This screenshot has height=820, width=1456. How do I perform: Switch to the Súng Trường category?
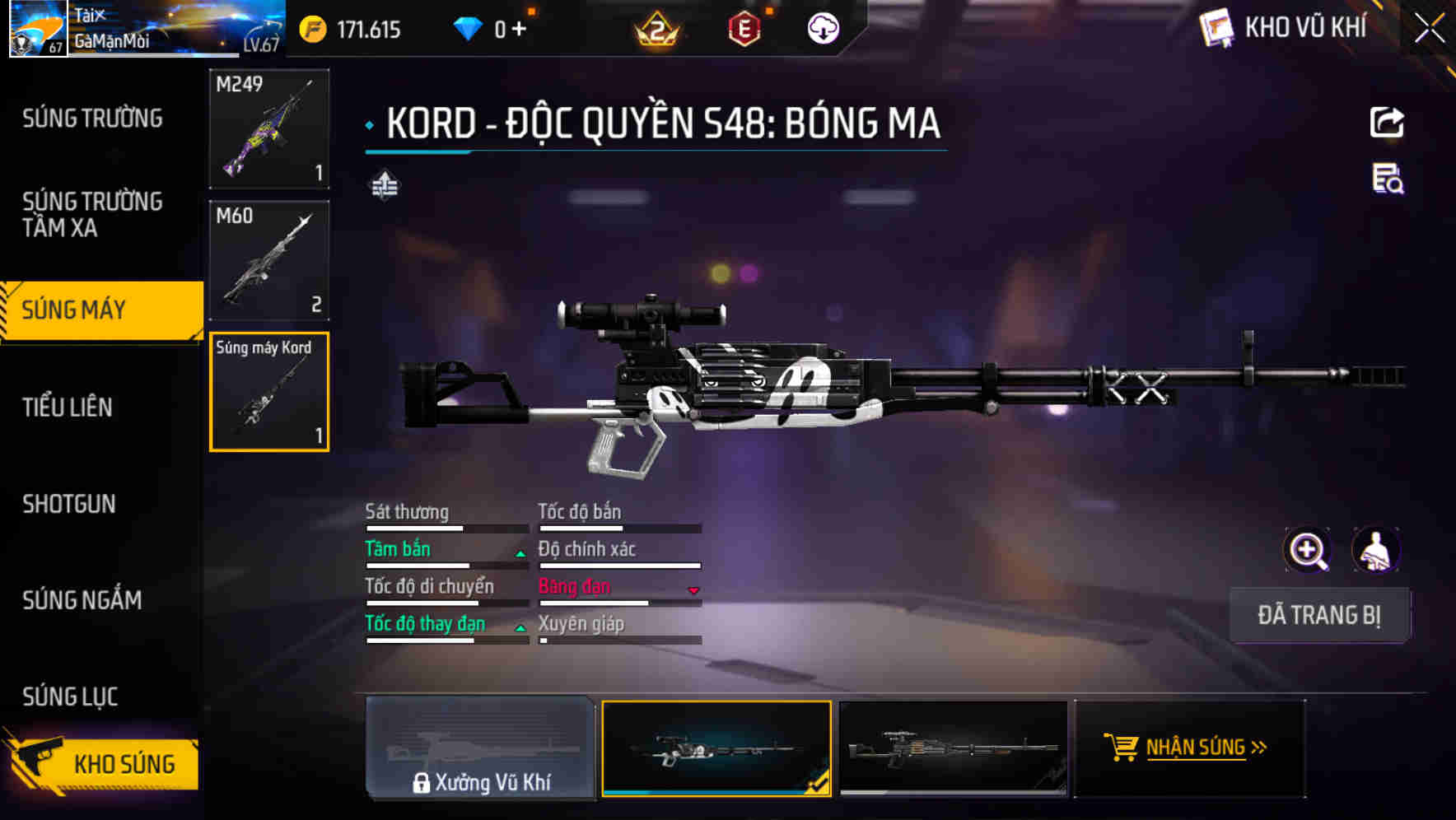click(x=92, y=119)
